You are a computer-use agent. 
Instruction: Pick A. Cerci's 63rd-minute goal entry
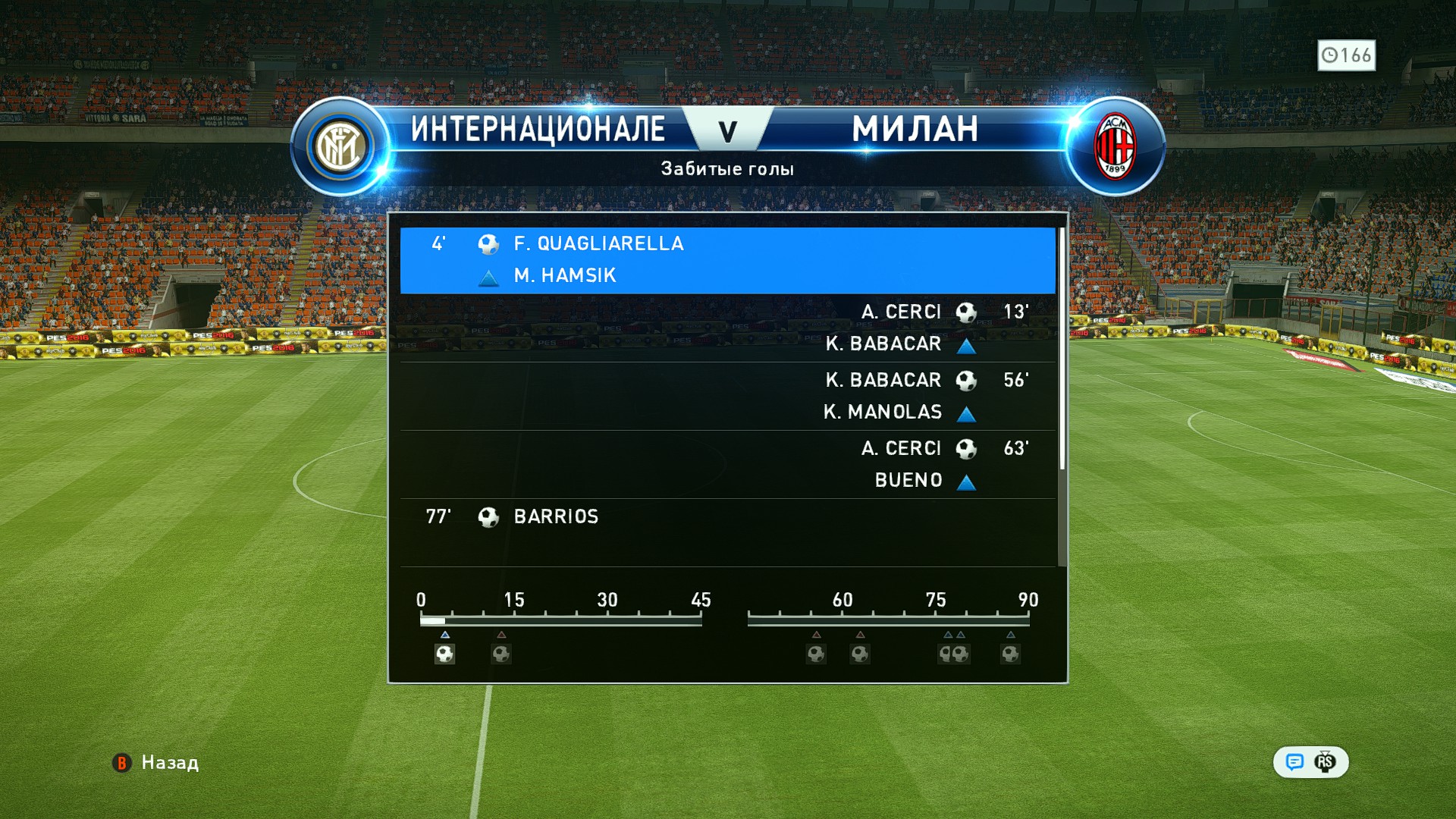[726, 464]
